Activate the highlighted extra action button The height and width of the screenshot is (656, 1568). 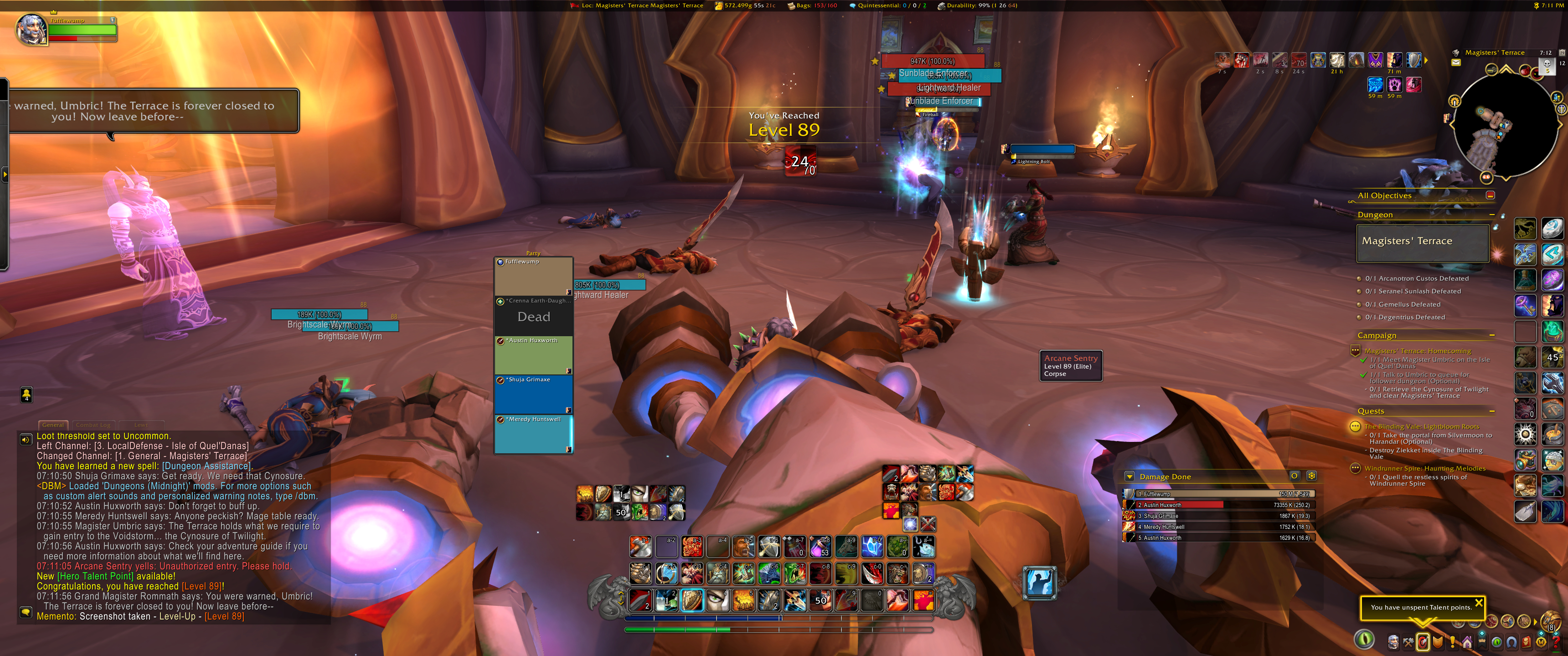[x=1040, y=582]
